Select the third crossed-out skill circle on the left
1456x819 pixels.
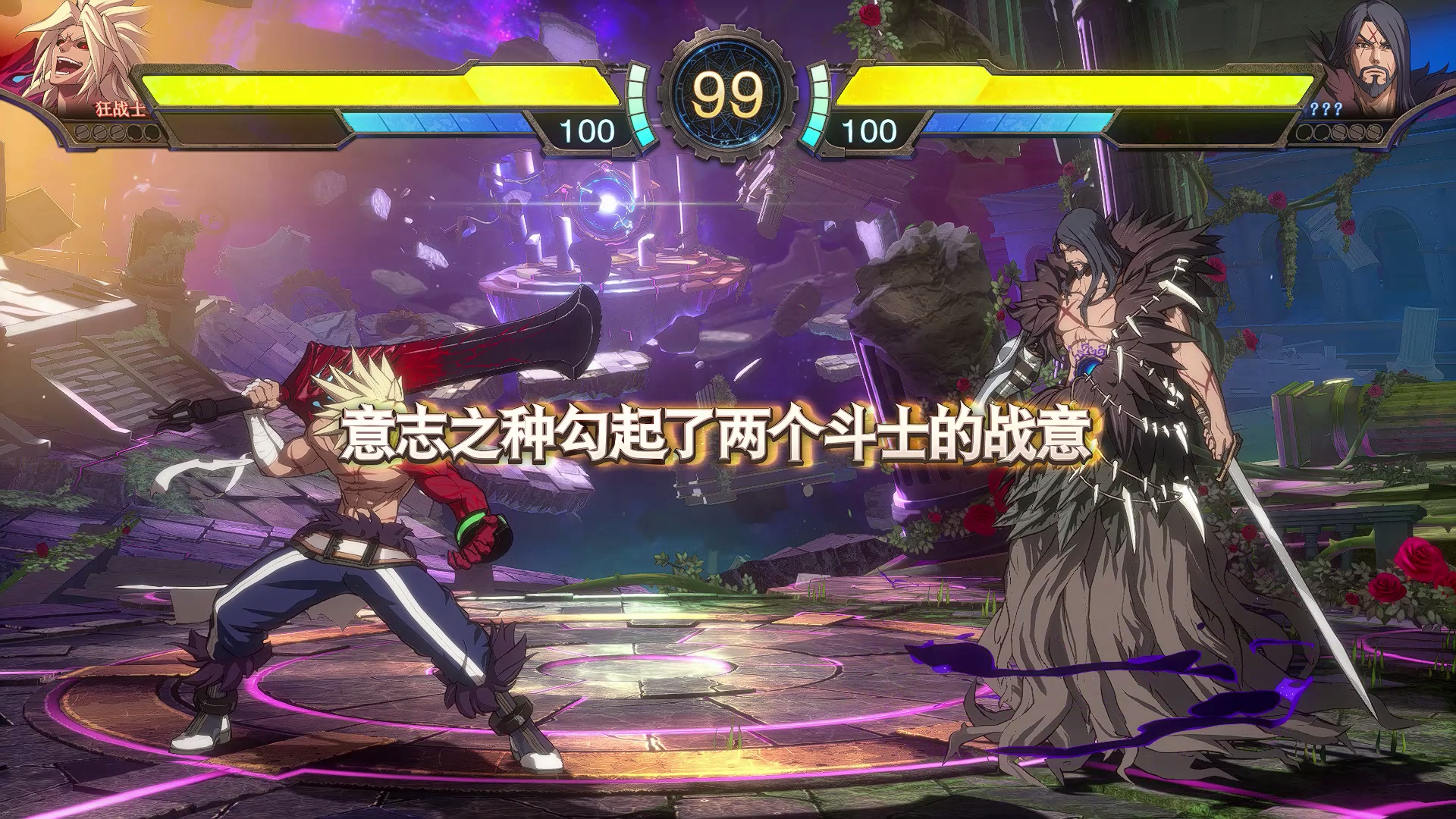(117, 133)
